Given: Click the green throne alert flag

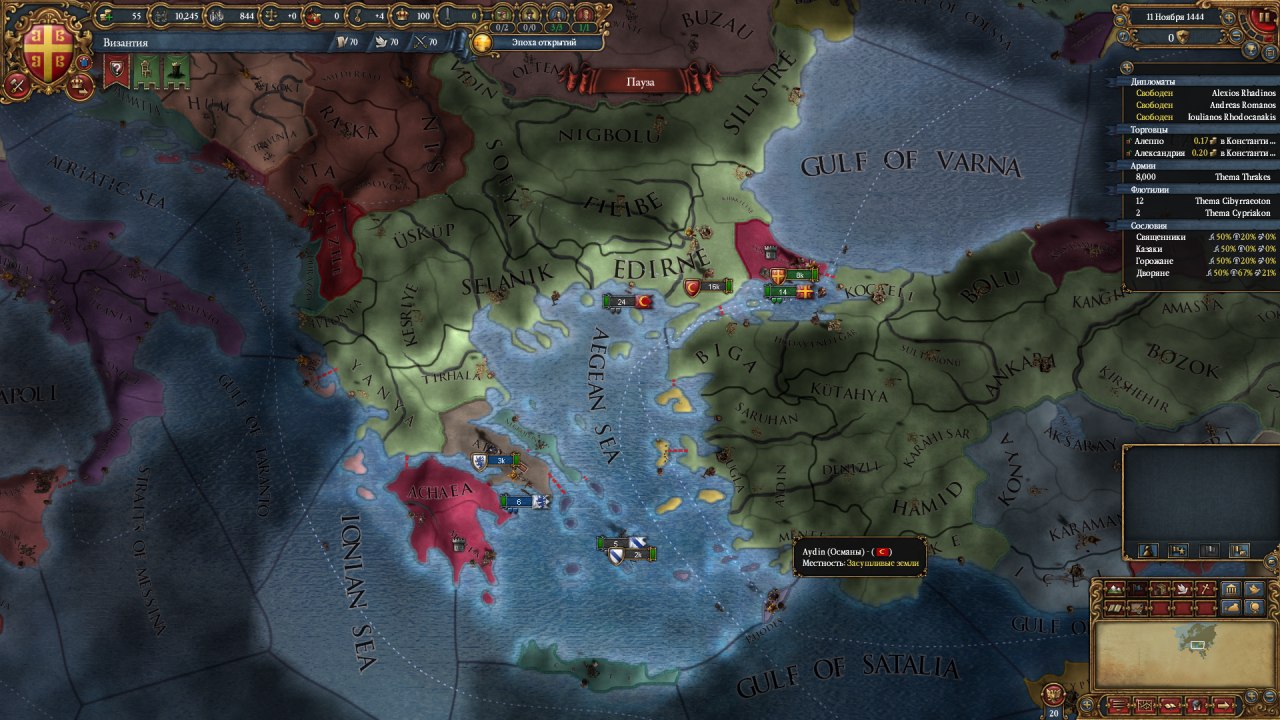Looking at the screenshot, I should [147, 71].
